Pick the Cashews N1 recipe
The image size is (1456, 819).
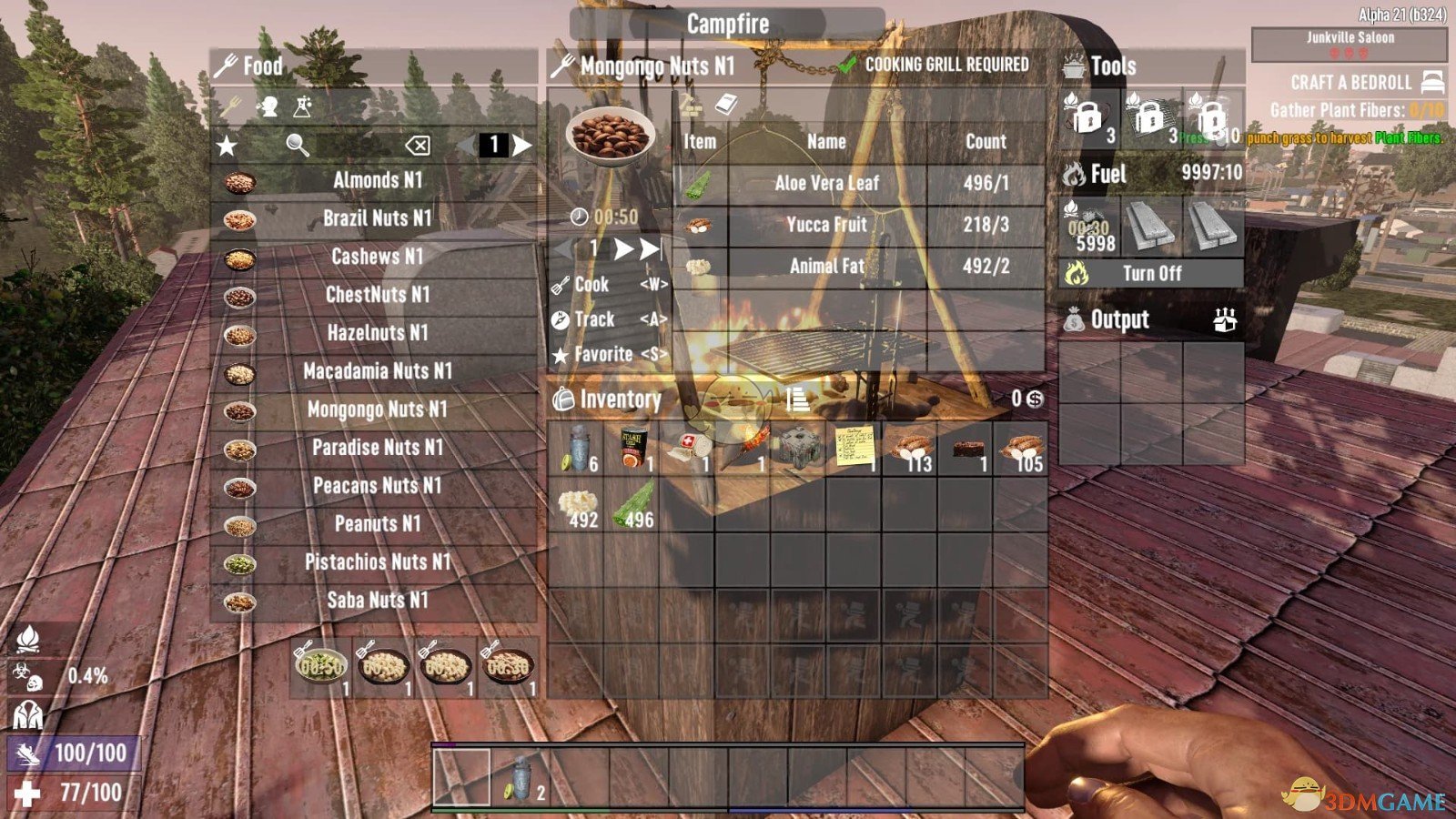(x=377, y=257)
